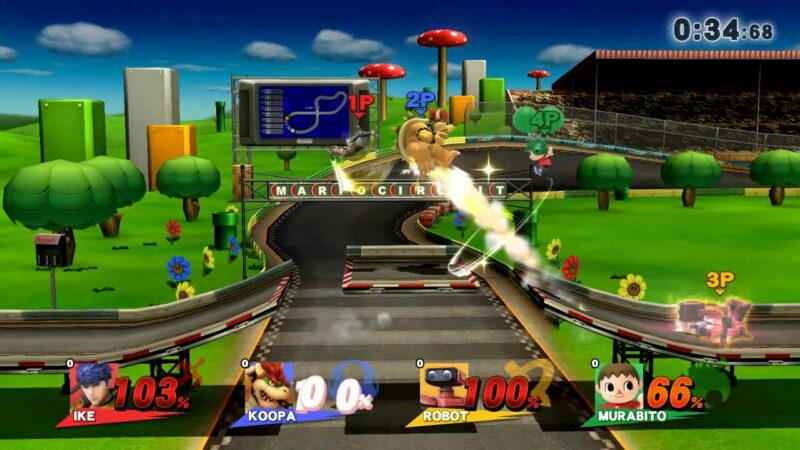800x450 pixels.
Task: Select Ike's character portrait
Action: point(92,388)
